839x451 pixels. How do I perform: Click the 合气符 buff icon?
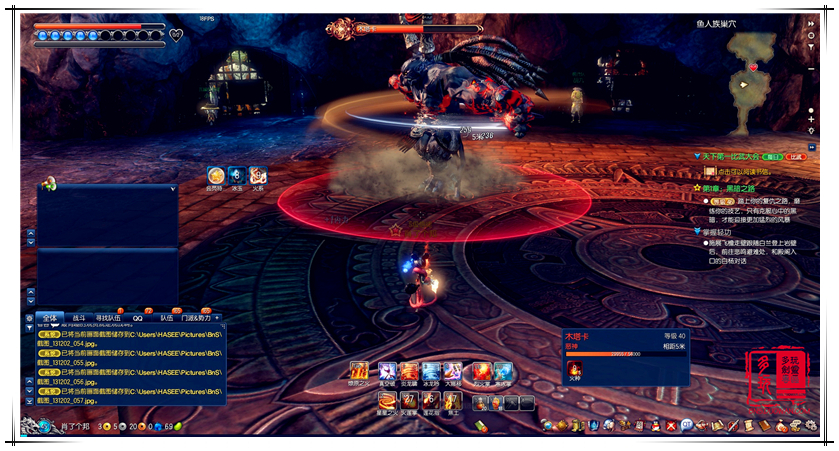[x=216, y=174]
